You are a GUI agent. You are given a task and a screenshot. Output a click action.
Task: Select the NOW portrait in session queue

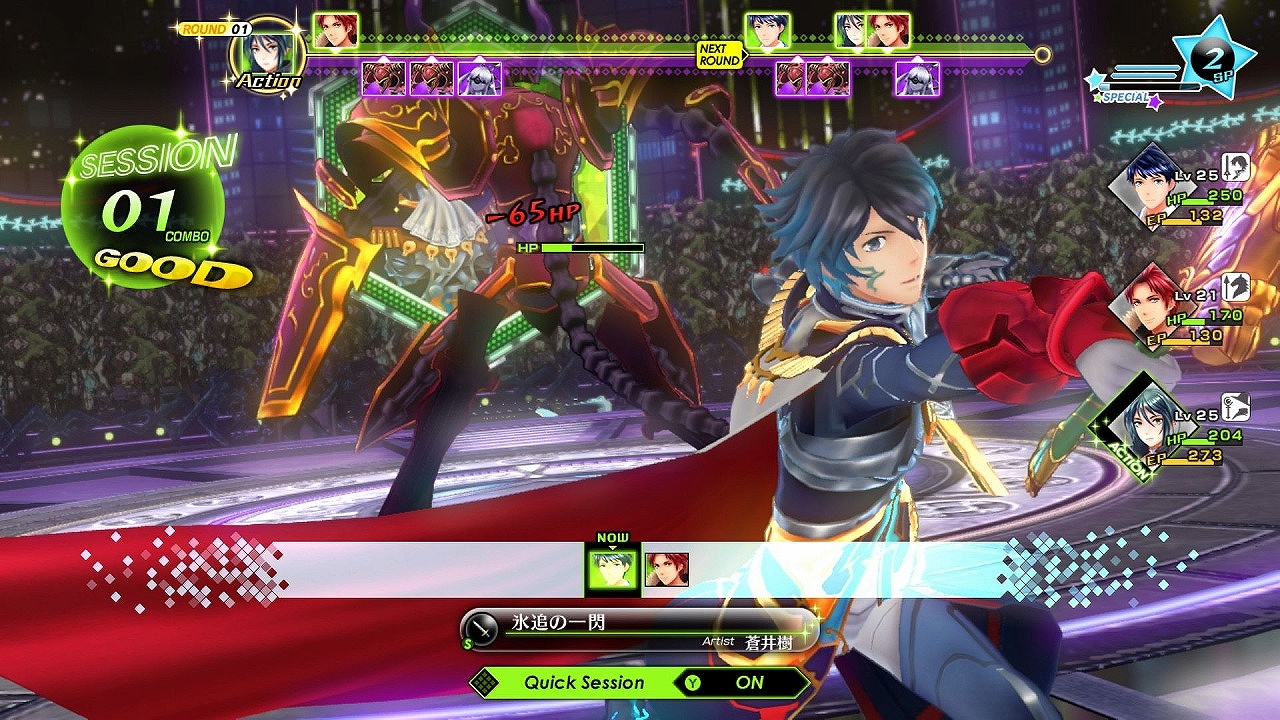point(612,569)
